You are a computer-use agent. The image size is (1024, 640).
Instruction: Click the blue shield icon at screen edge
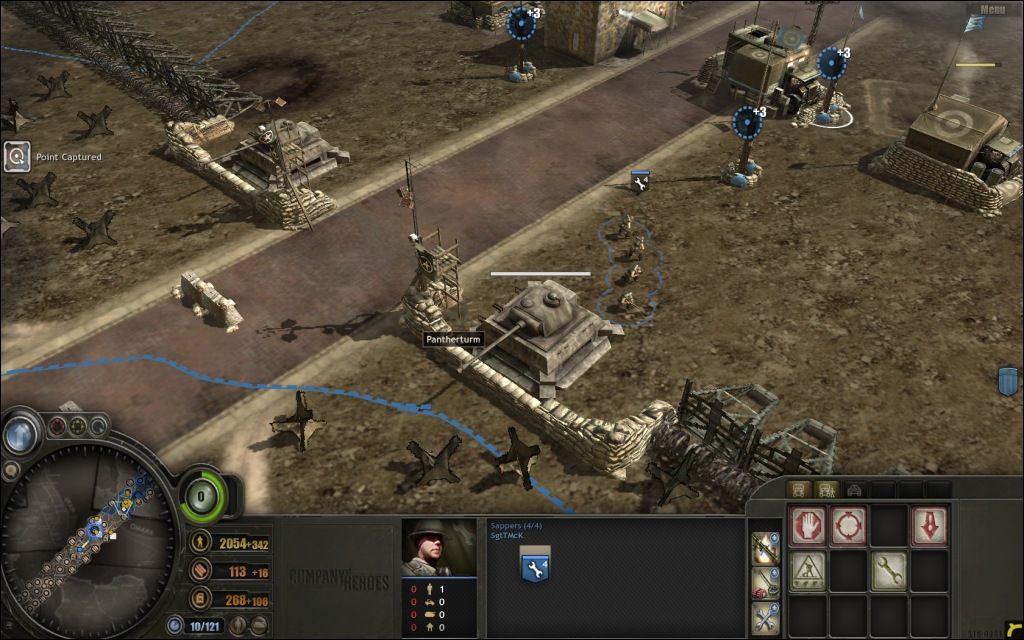pyautogui.click(x=1008, y=381)
